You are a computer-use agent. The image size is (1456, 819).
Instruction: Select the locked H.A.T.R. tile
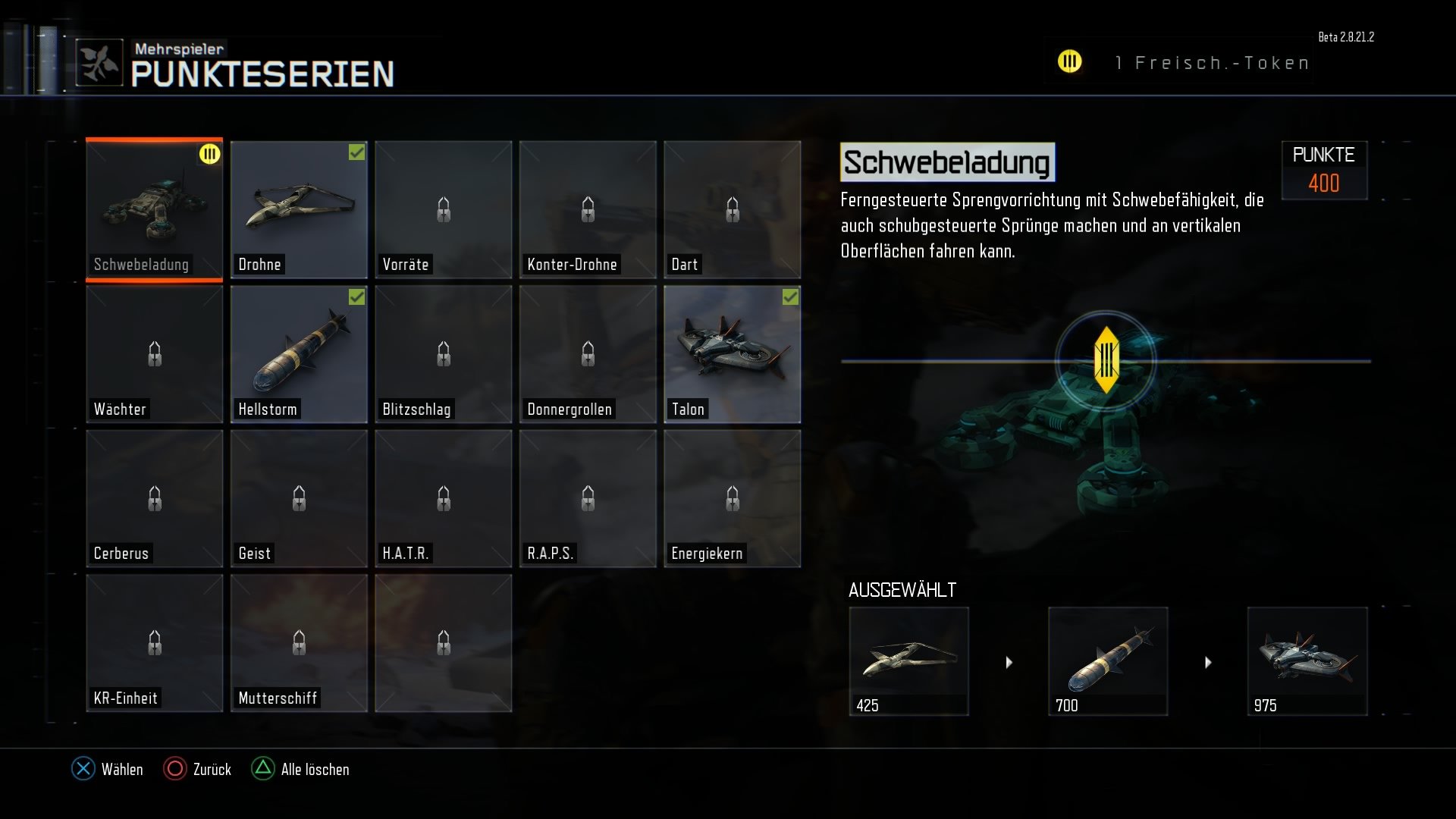point(443,498)
